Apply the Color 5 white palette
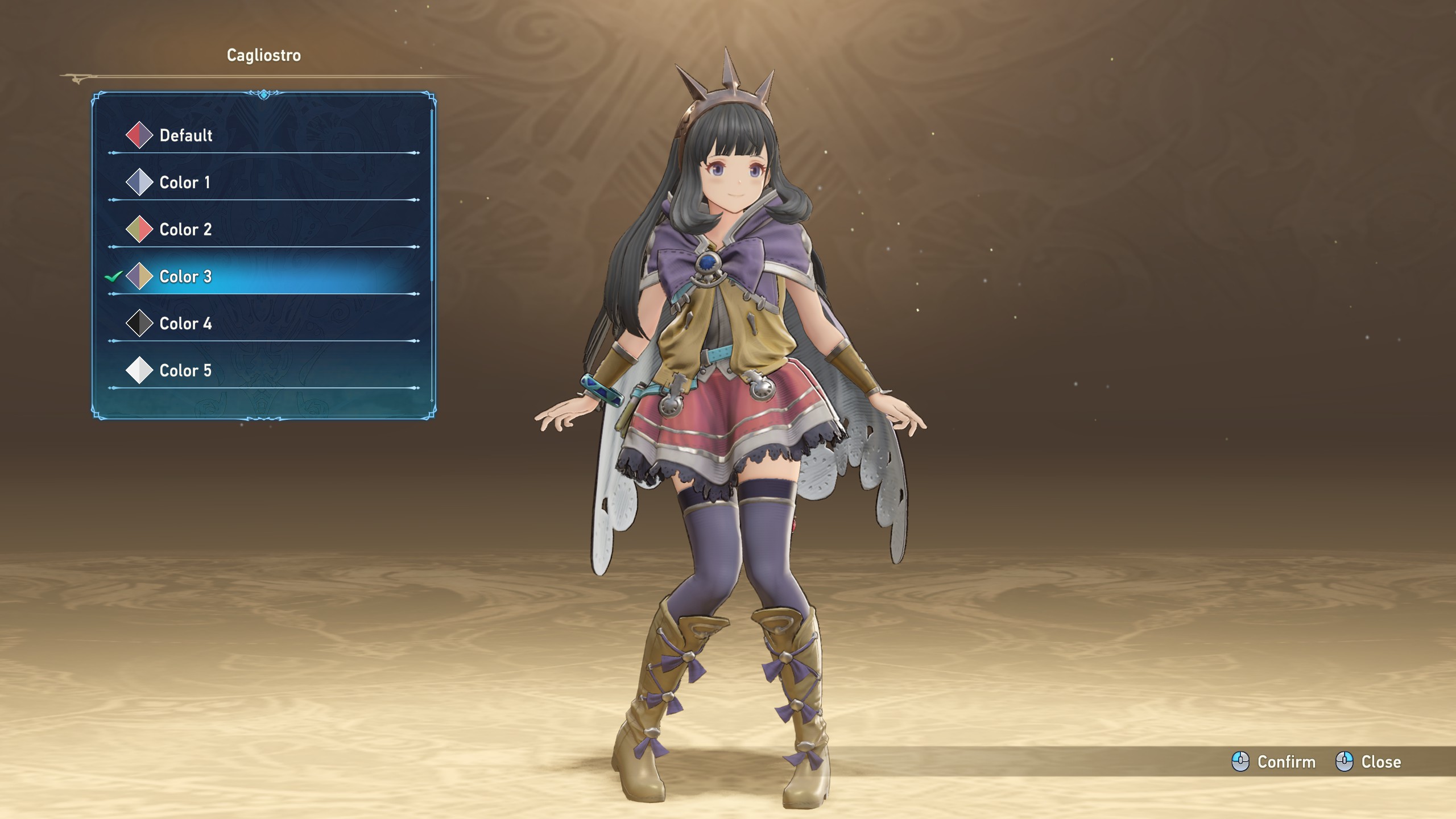Viewport: 1456px width, 819px height. [x=185, y=371]
